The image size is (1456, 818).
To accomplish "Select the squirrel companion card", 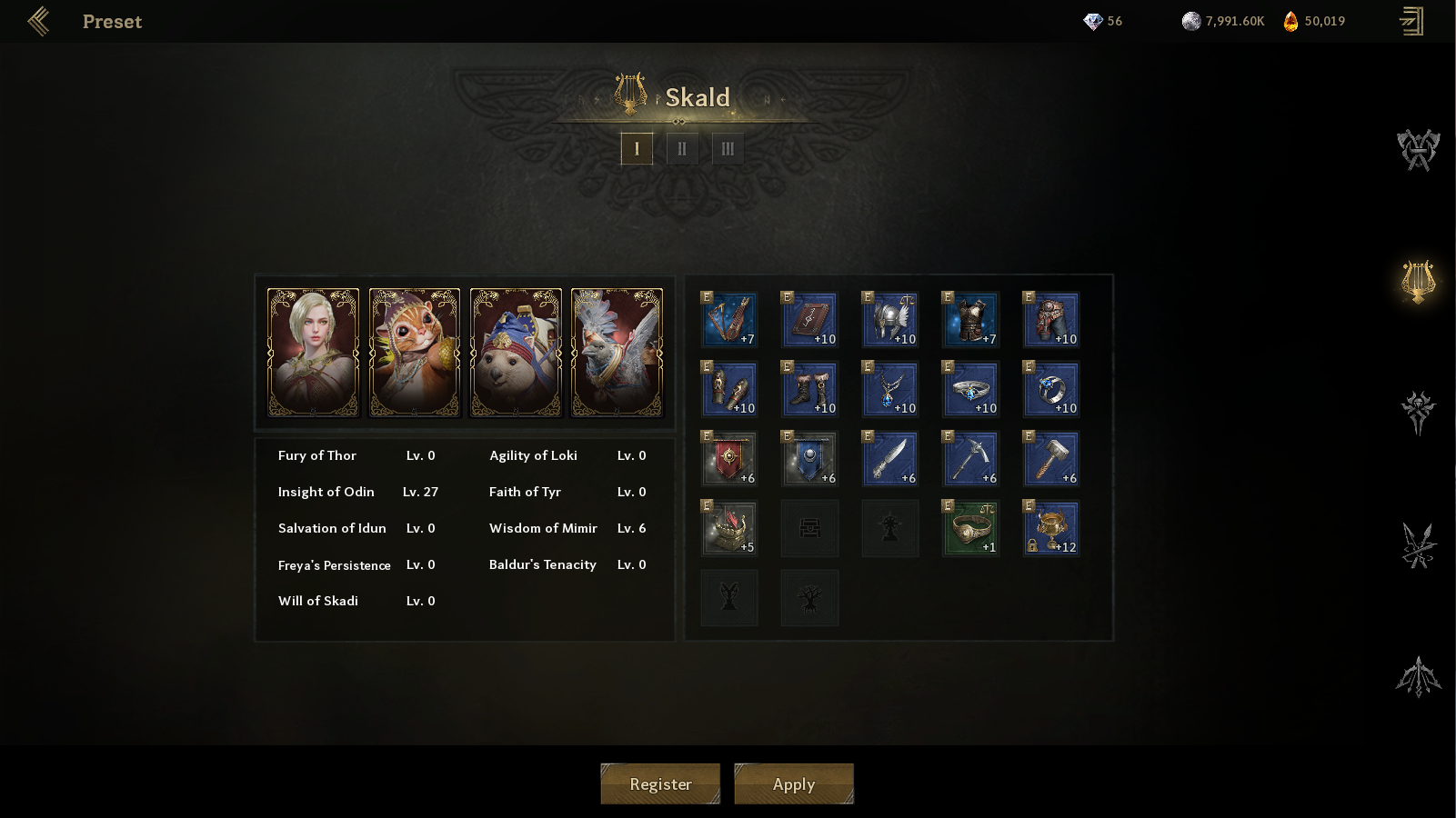I will [x=415, y=353].
